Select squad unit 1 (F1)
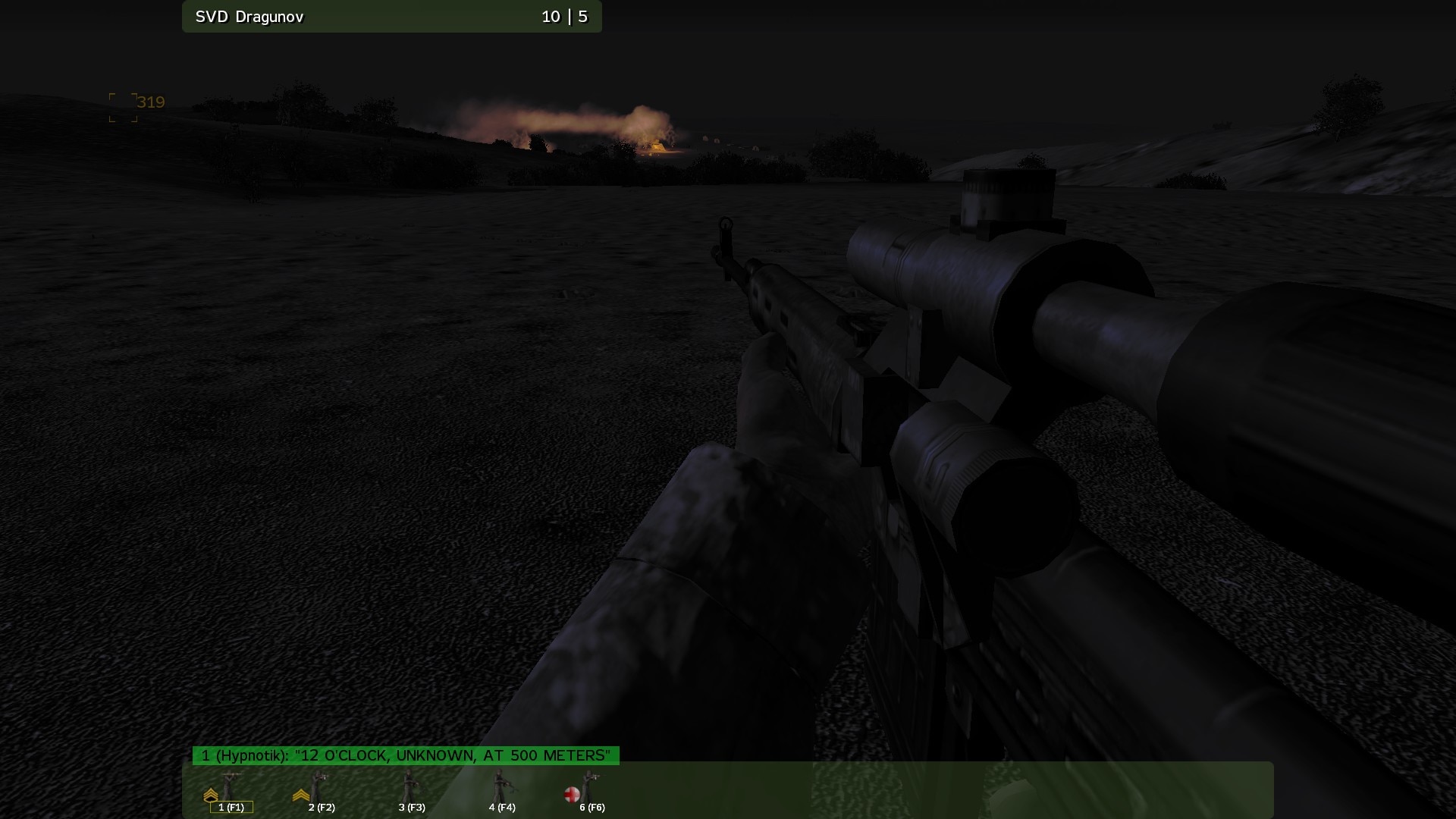Viewport: 1456px width, 819px height. point(231,792)
